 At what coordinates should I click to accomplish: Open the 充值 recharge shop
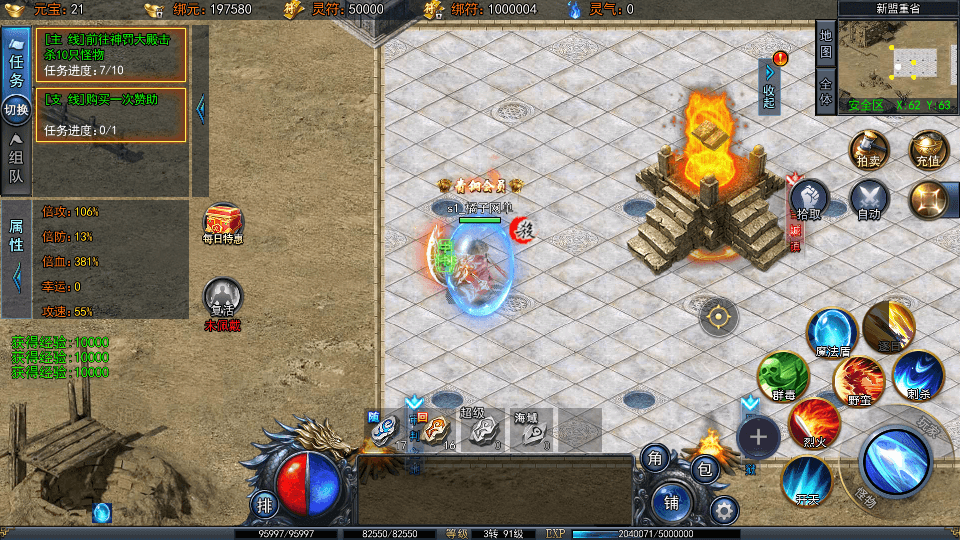928,151
